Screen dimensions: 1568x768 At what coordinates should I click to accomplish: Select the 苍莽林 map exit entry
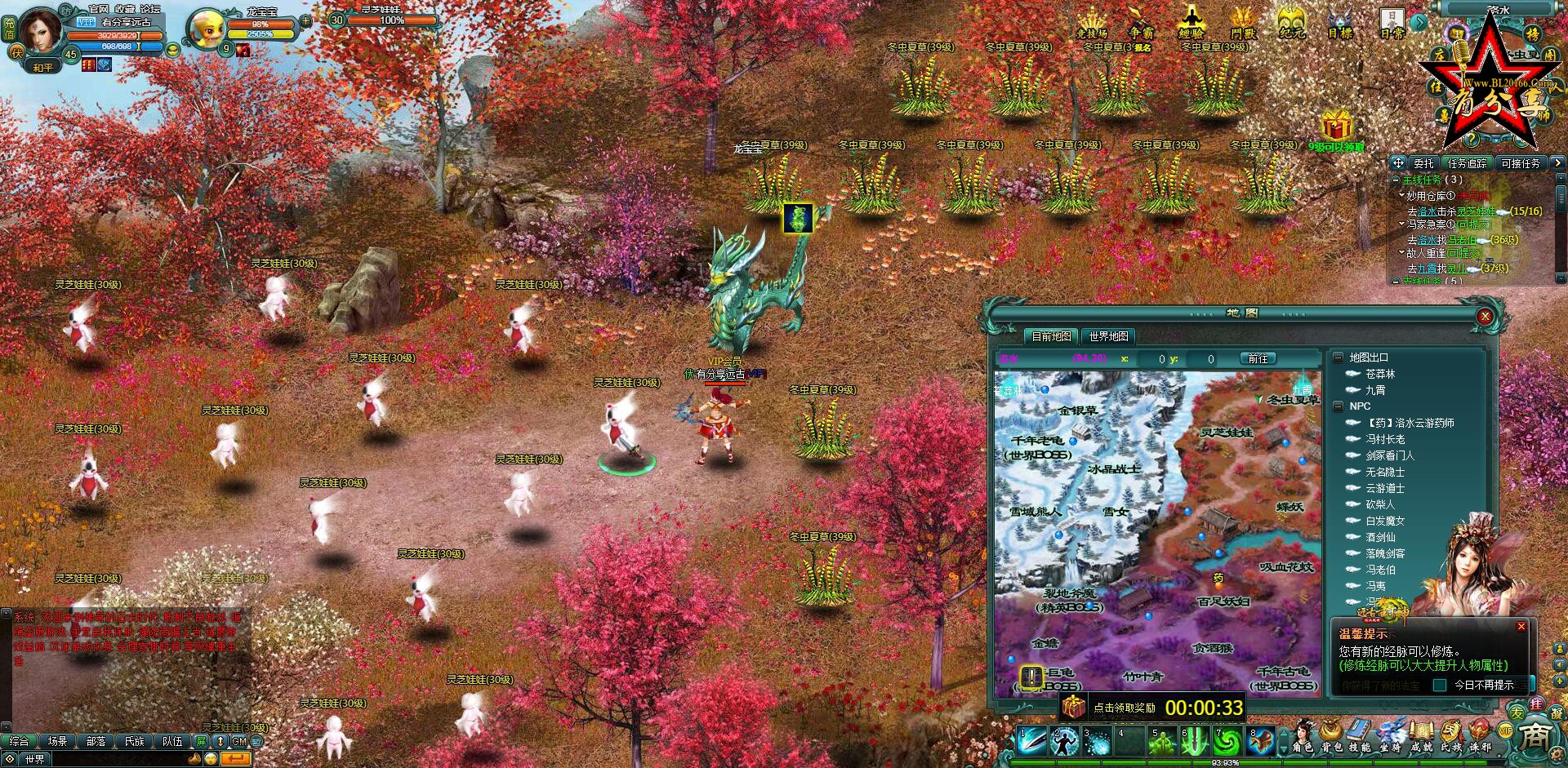click(1380, 374)
